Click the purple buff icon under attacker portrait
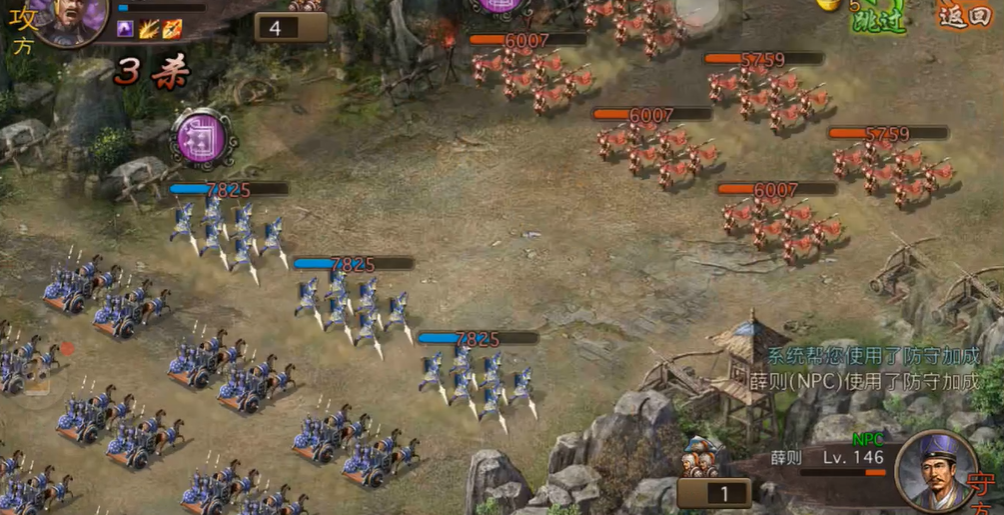1004x515 pixels. (x=125, y=28)
